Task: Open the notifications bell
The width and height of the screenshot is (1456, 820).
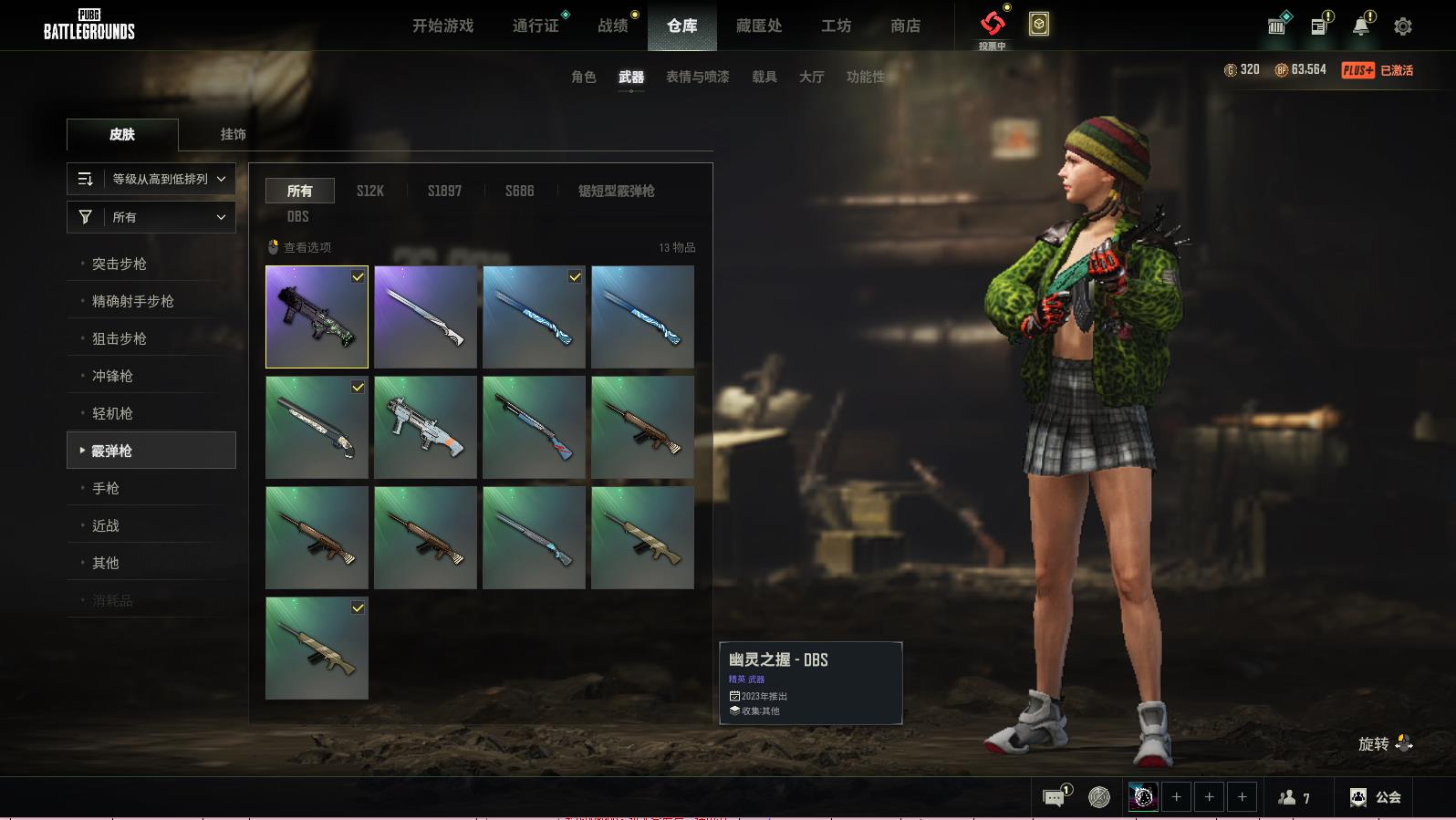Action: click(x=1360, y=26)
